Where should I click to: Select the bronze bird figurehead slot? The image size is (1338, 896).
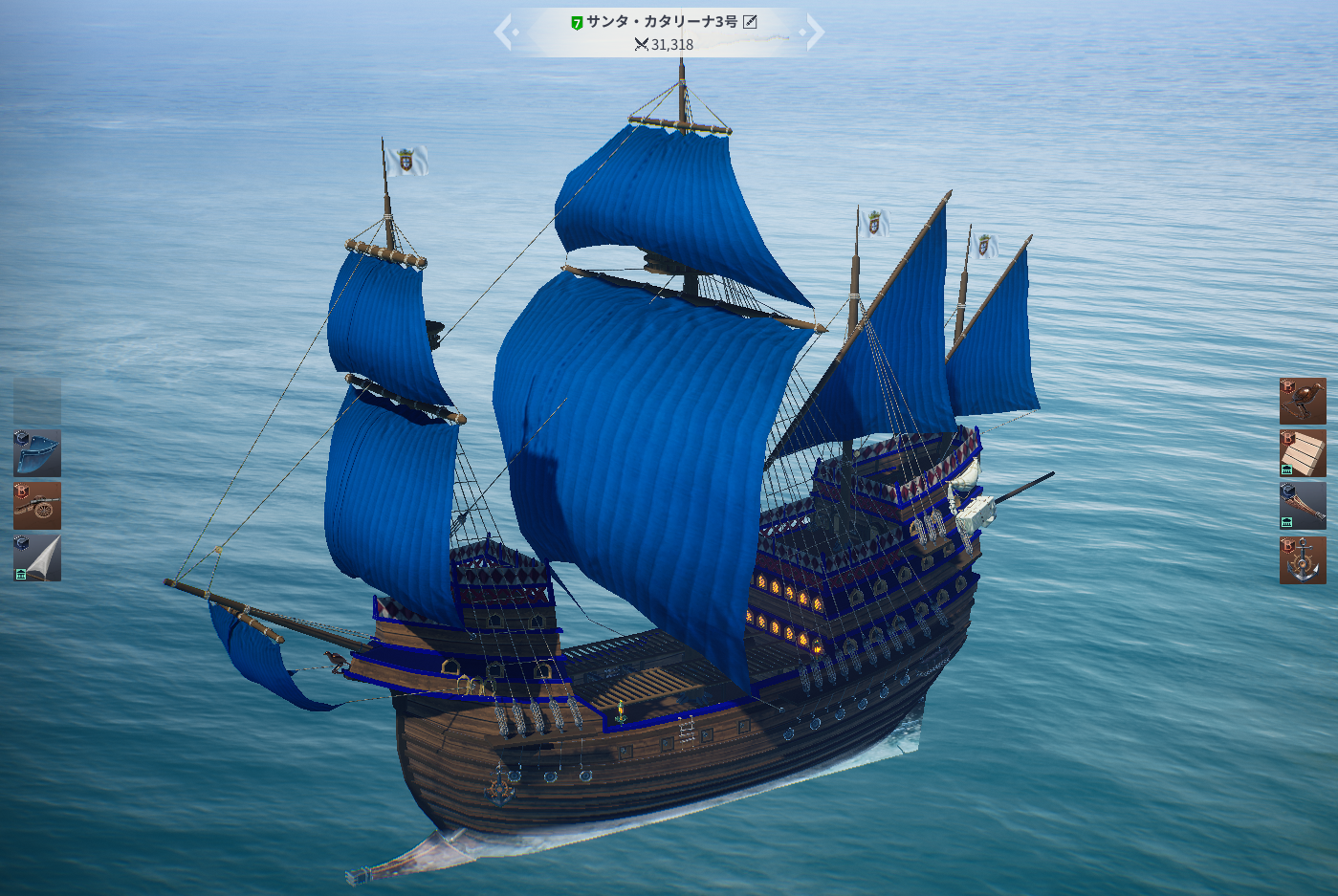point(1303,401)
